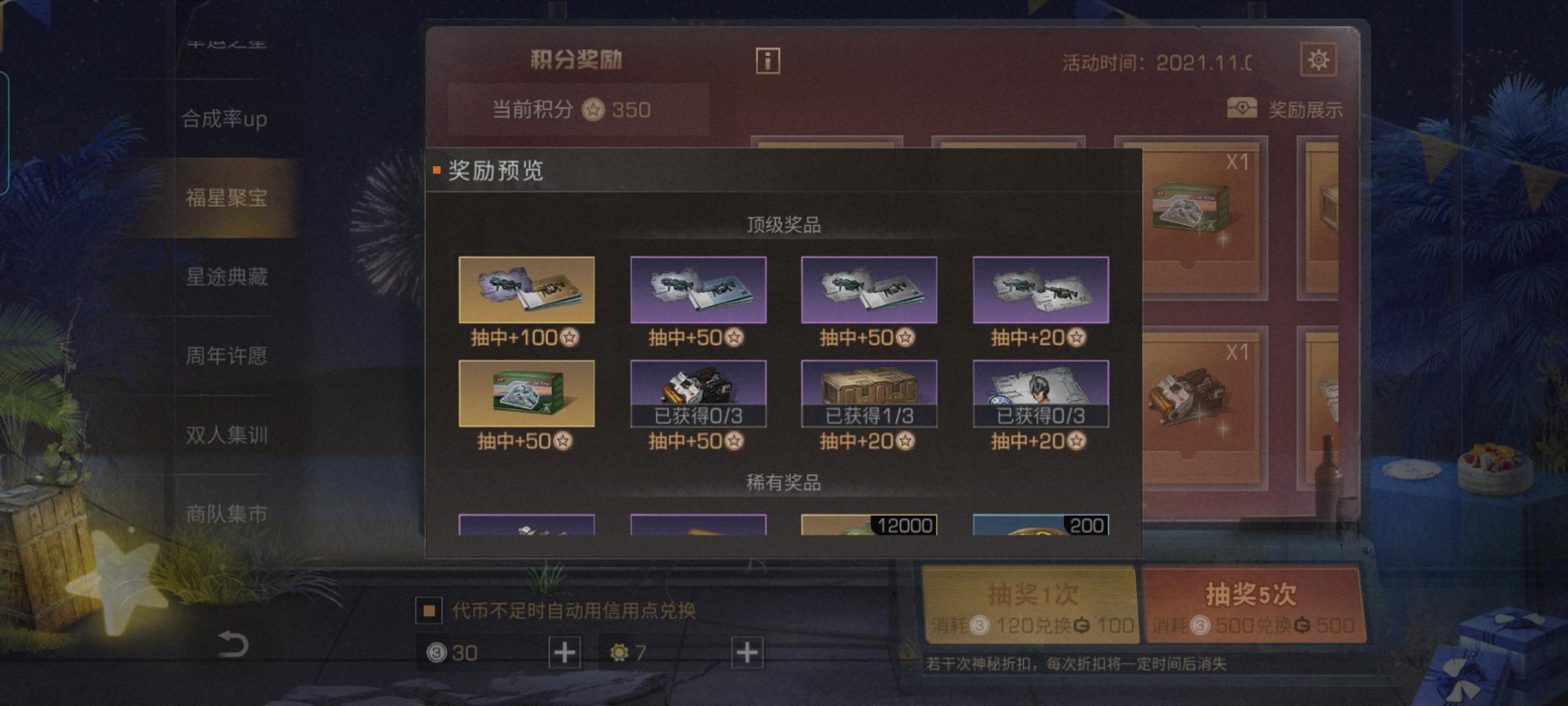Screen dimensions: 1568x706
Task: Select the golden 抽中+100 blueprint reward
Action: click(527, 290)
